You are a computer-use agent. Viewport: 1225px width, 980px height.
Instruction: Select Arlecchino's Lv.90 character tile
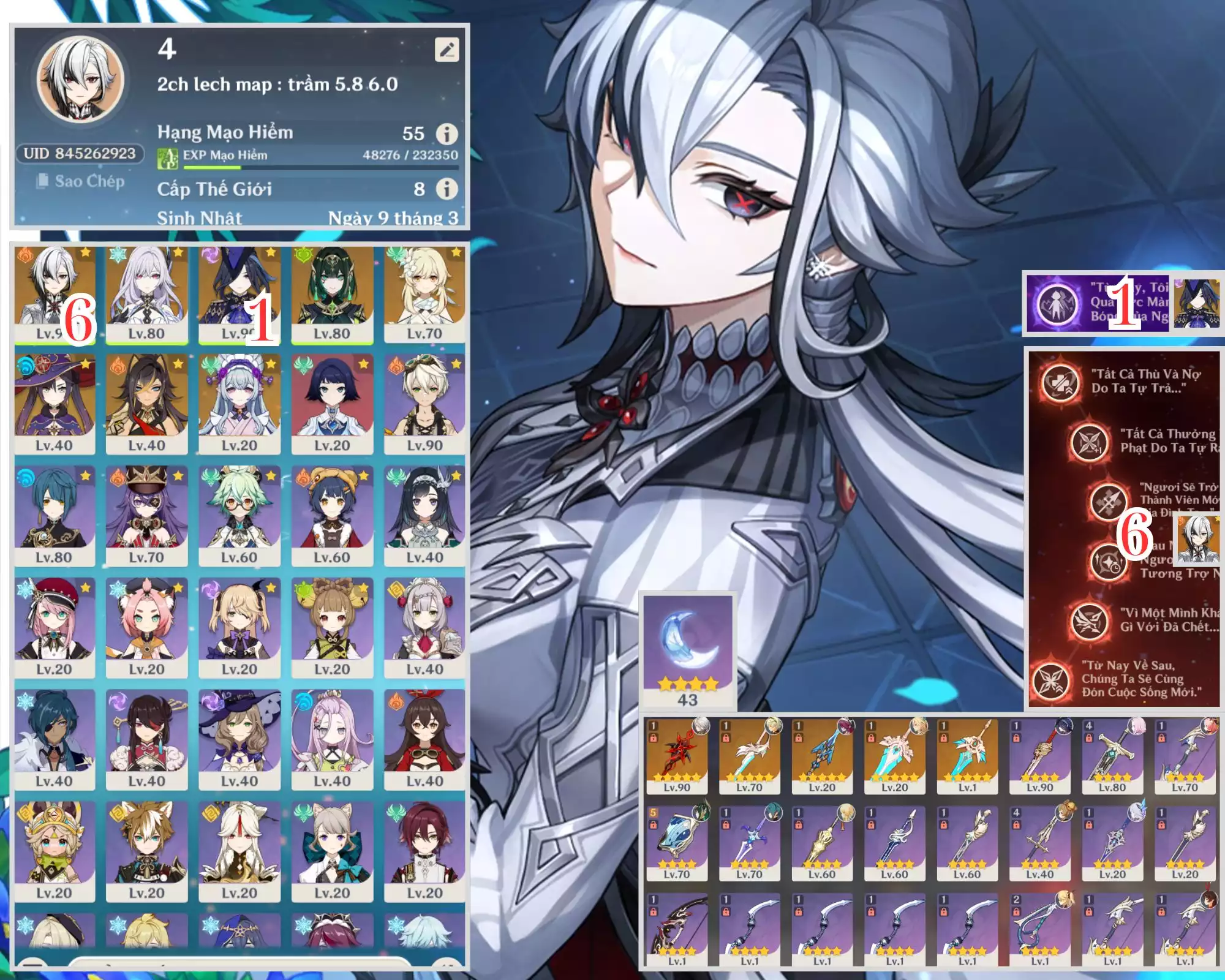pos(55,293)
